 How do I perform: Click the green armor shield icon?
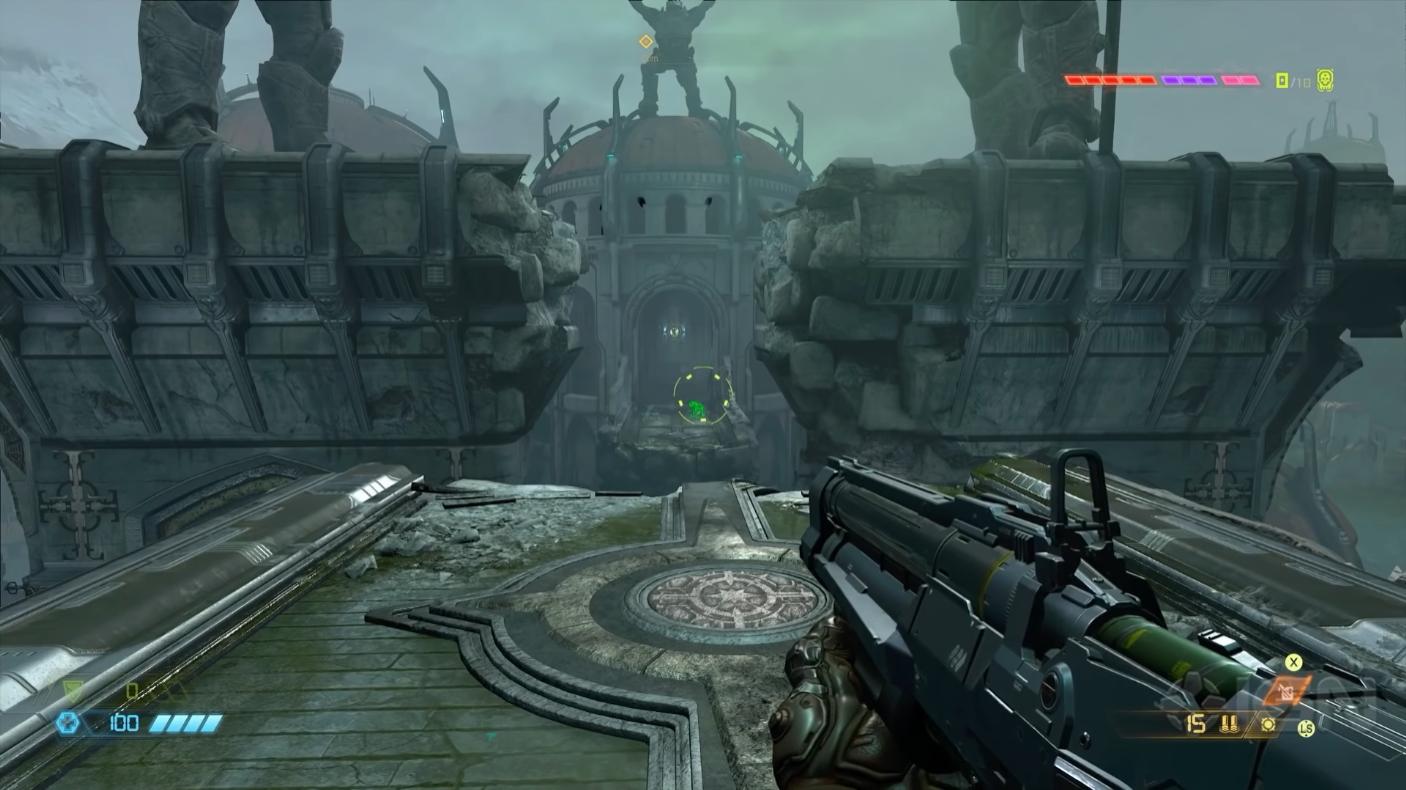point(72,689)
